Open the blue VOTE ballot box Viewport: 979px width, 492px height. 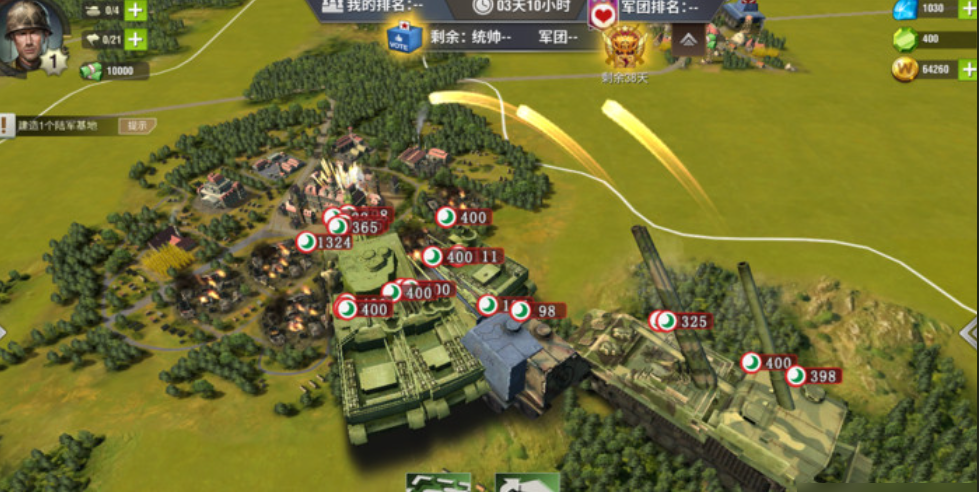pos(404,37)
